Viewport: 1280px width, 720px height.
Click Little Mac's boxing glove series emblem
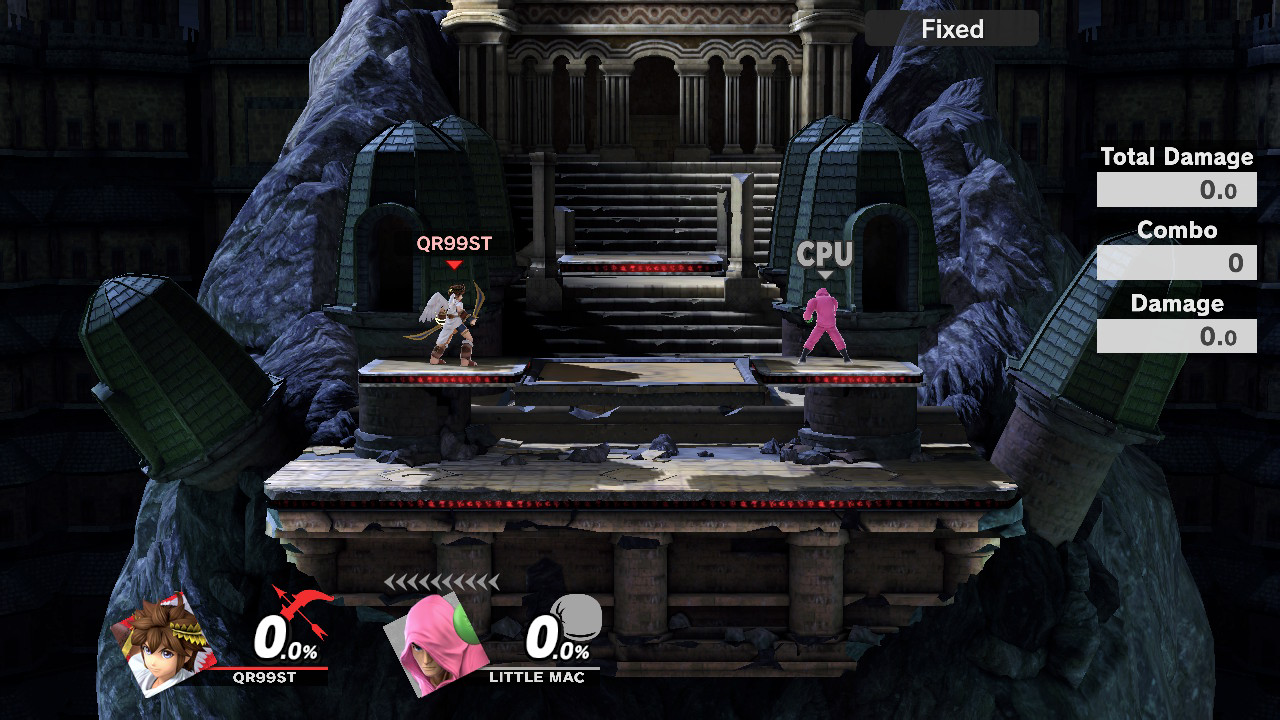click(577, 615)
